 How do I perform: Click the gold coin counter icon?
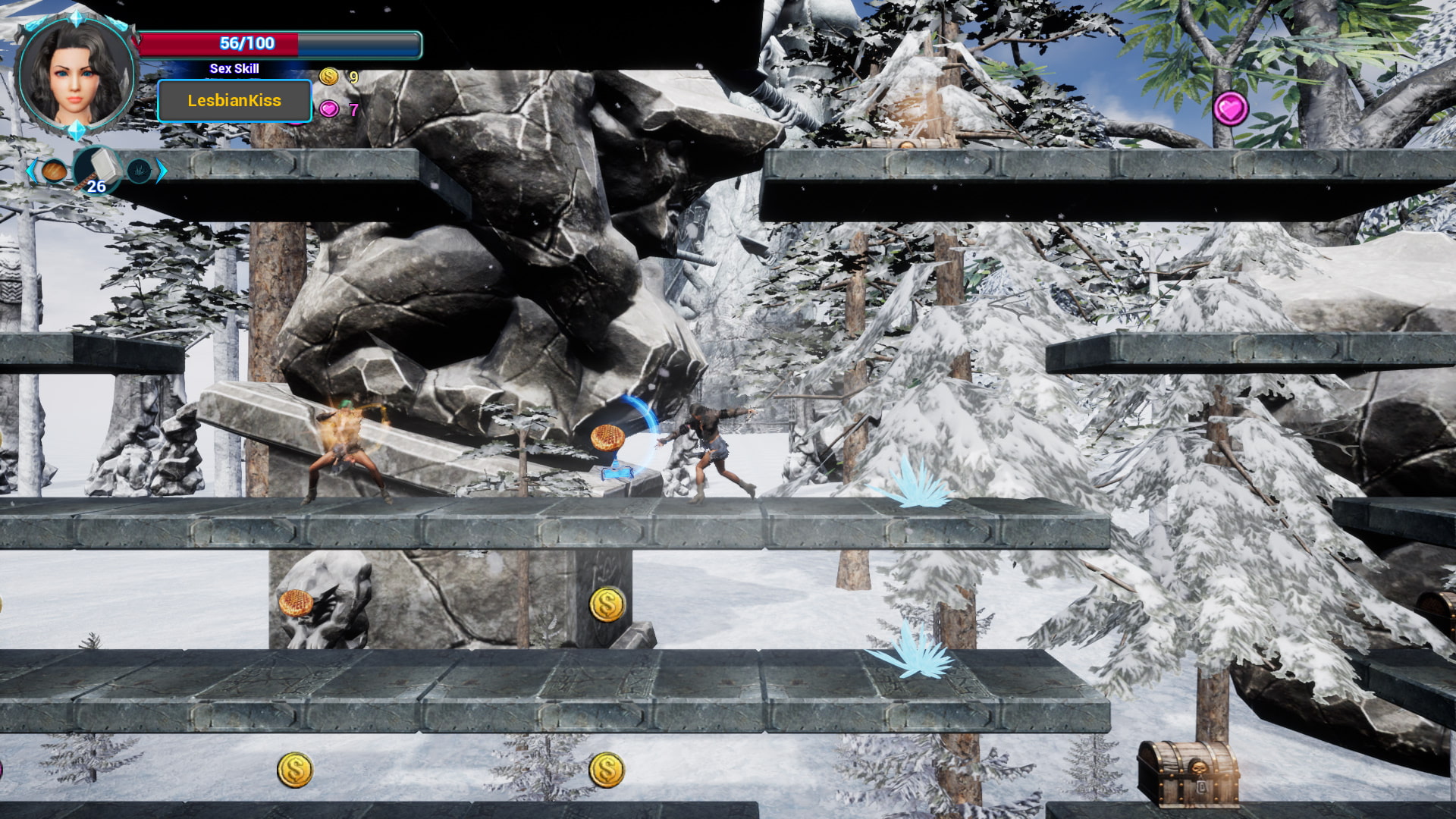pos(329,76)
